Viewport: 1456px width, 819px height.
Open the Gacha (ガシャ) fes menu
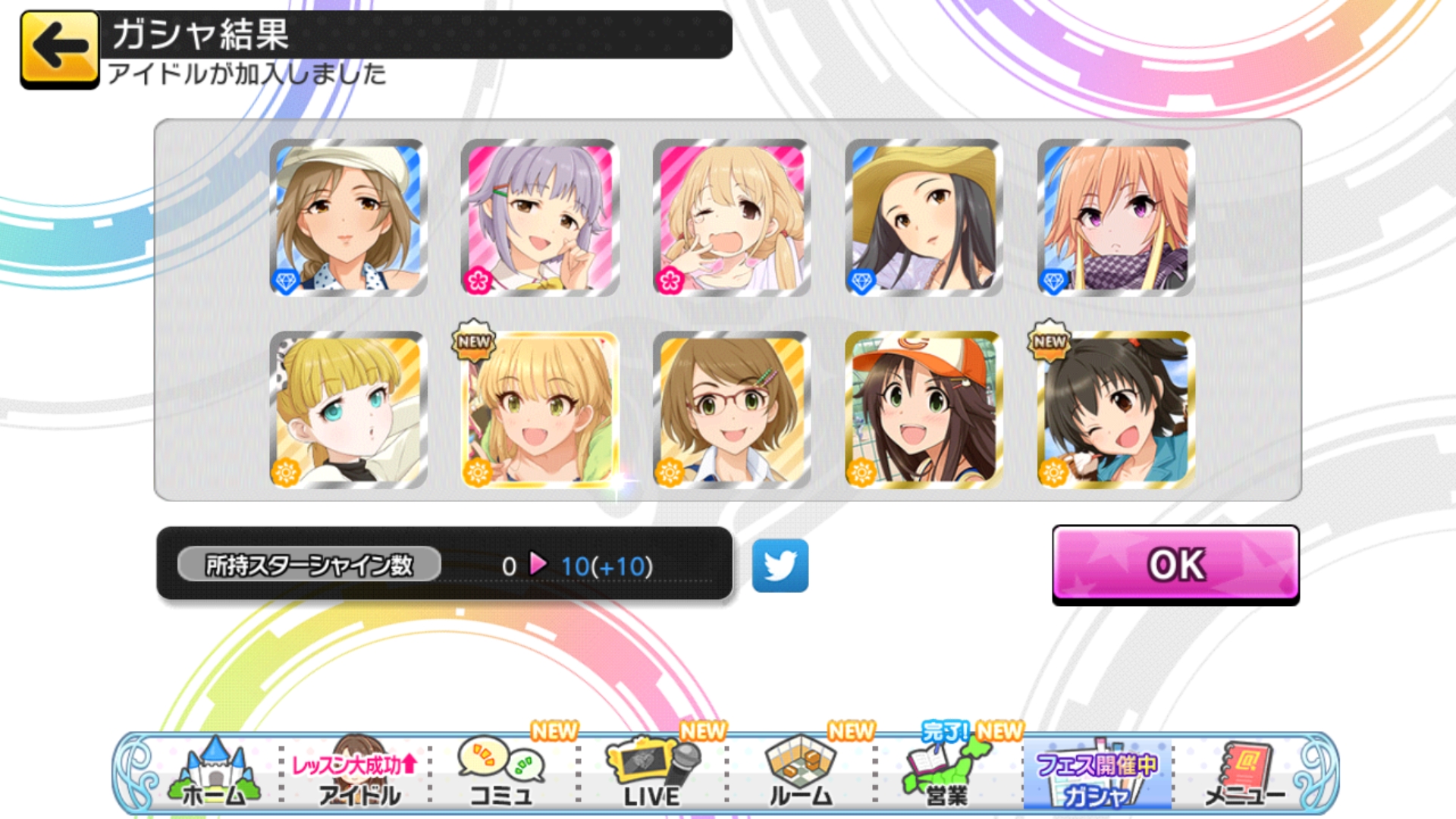1097,773
